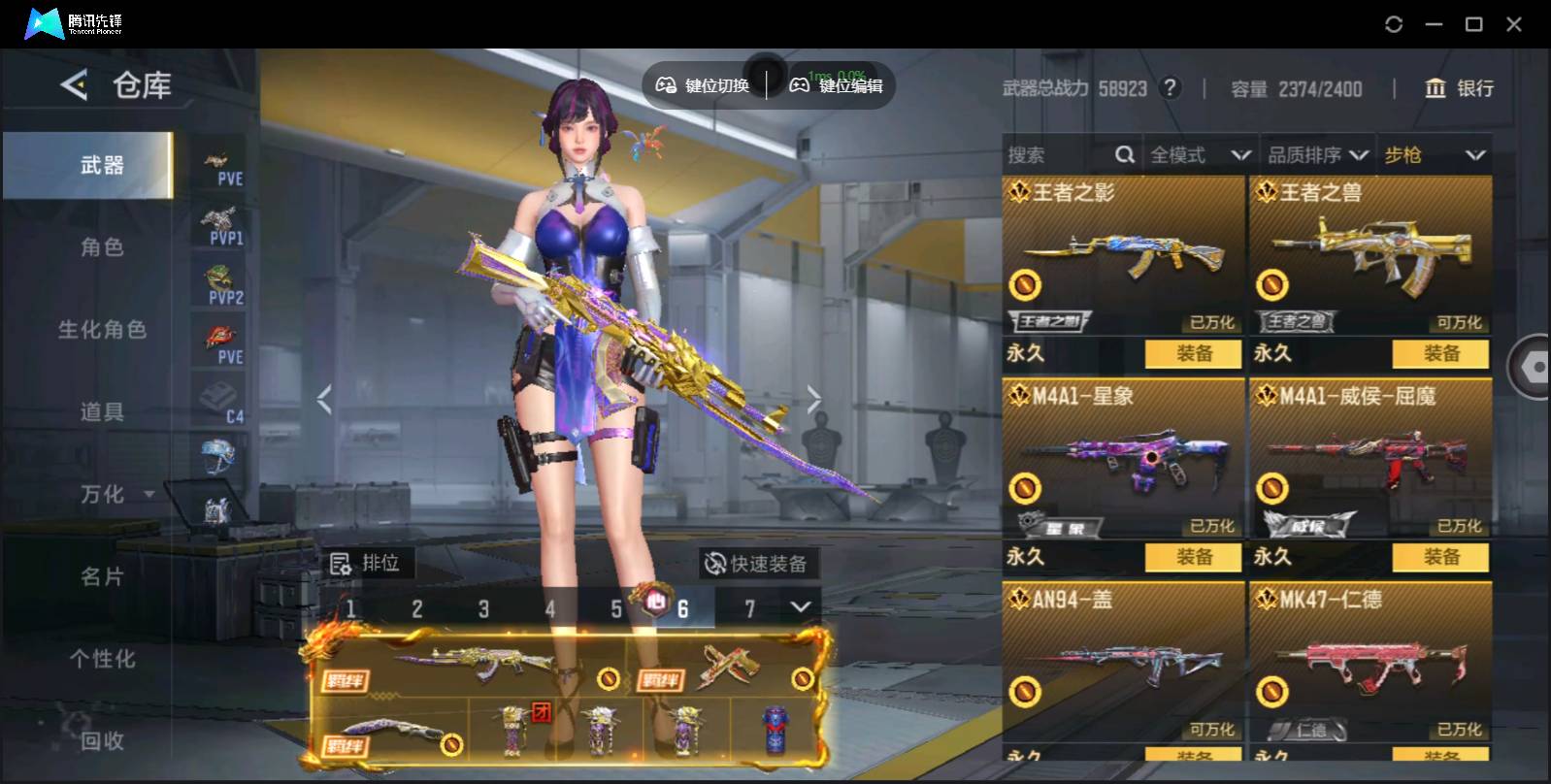Switch to loadout slot 3
1551x784 pixels.
point(483,609)
